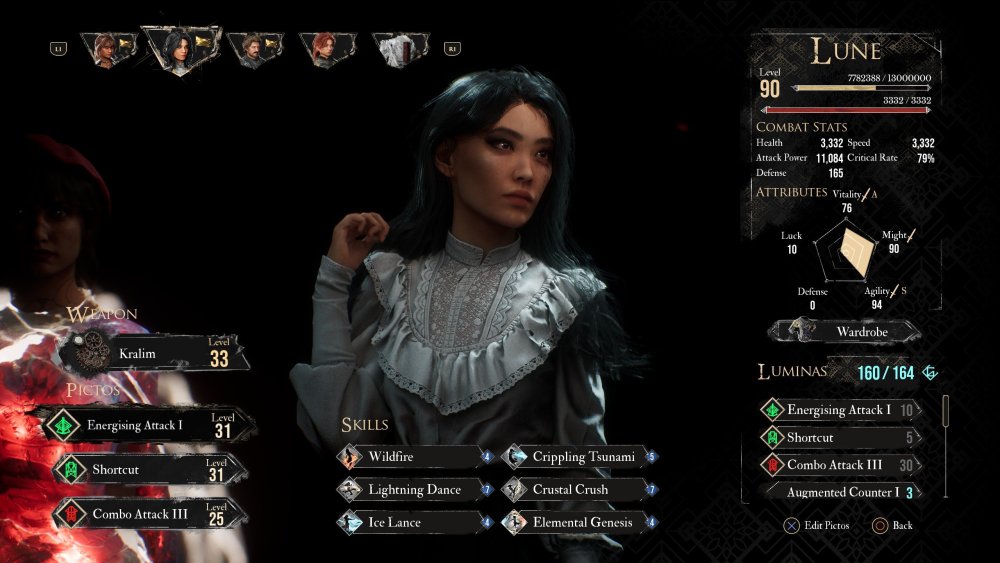Screen dimensions: 1000x563
Task: Choose the white masked character portrait
Action: (400, 48)
